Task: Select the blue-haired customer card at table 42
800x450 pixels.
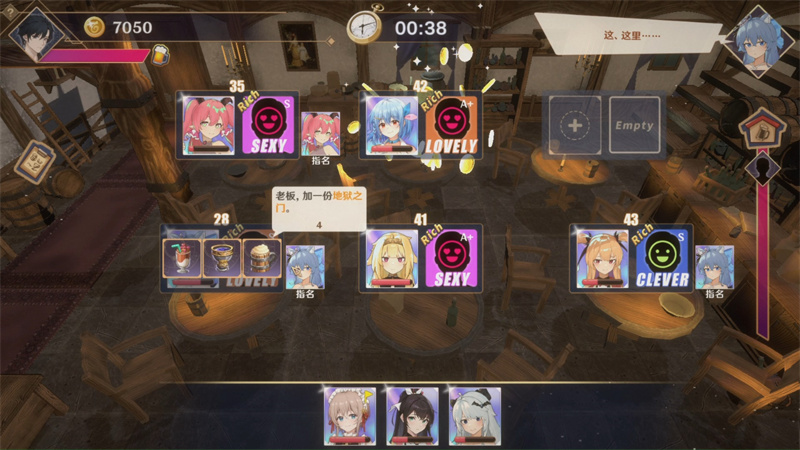Action: tap(392, 126)
